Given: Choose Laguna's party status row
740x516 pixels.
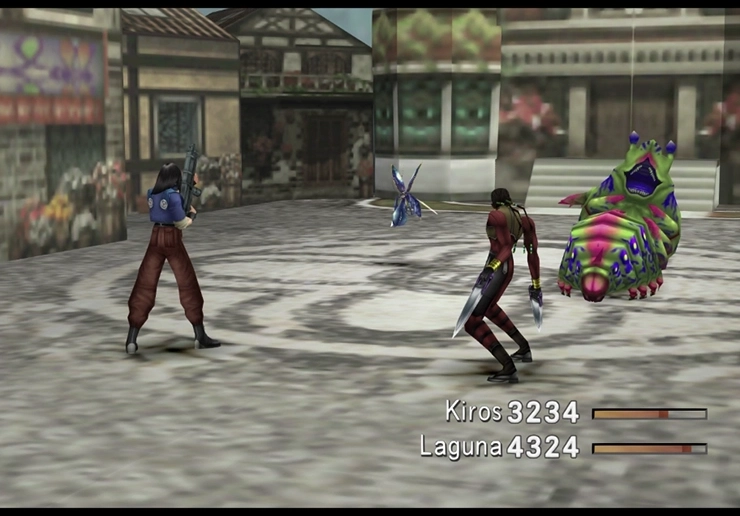Looking at the screenshot, I should [460, 447].
